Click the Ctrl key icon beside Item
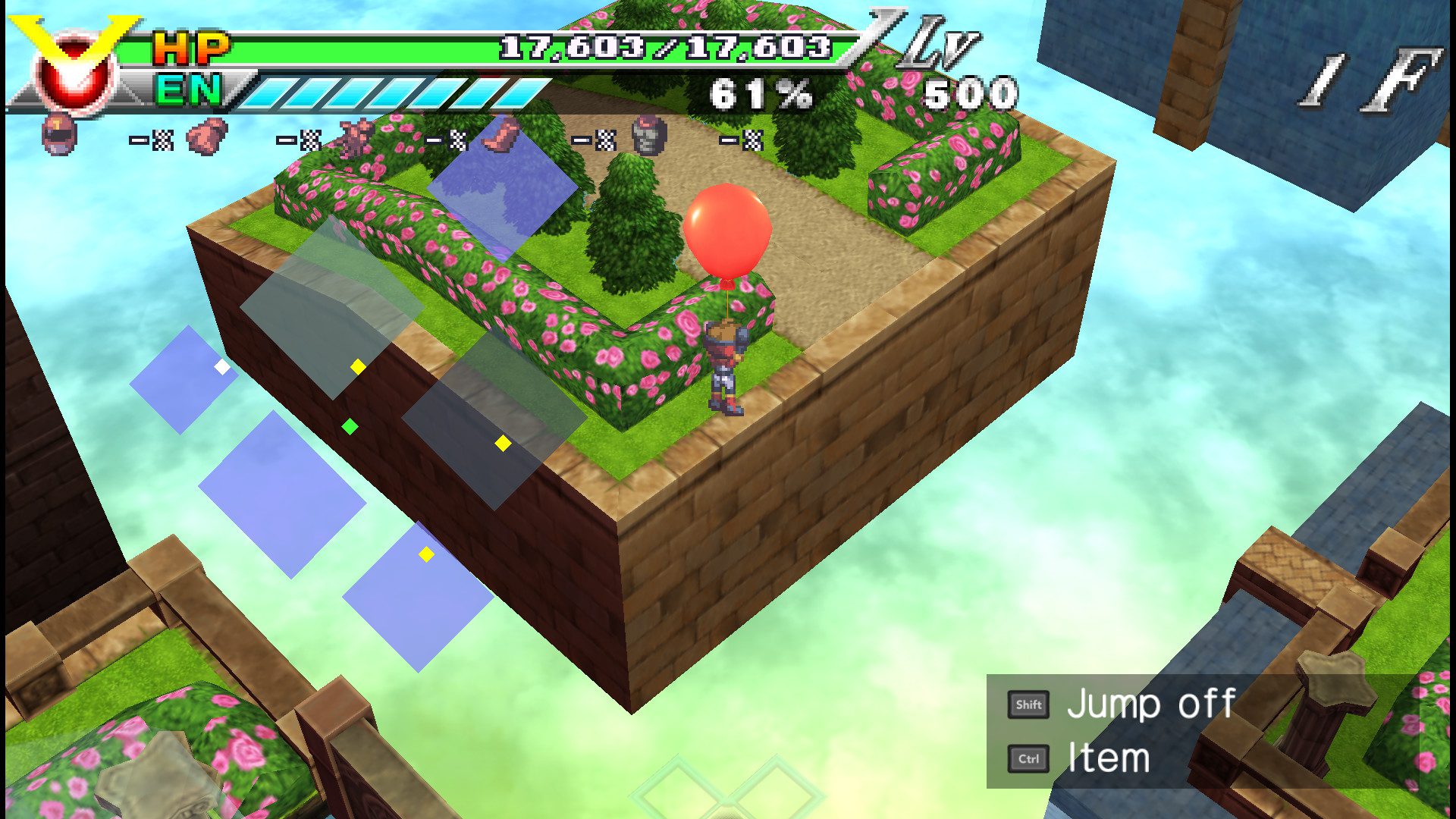The image size is (1456, 819). point(1028,758)
